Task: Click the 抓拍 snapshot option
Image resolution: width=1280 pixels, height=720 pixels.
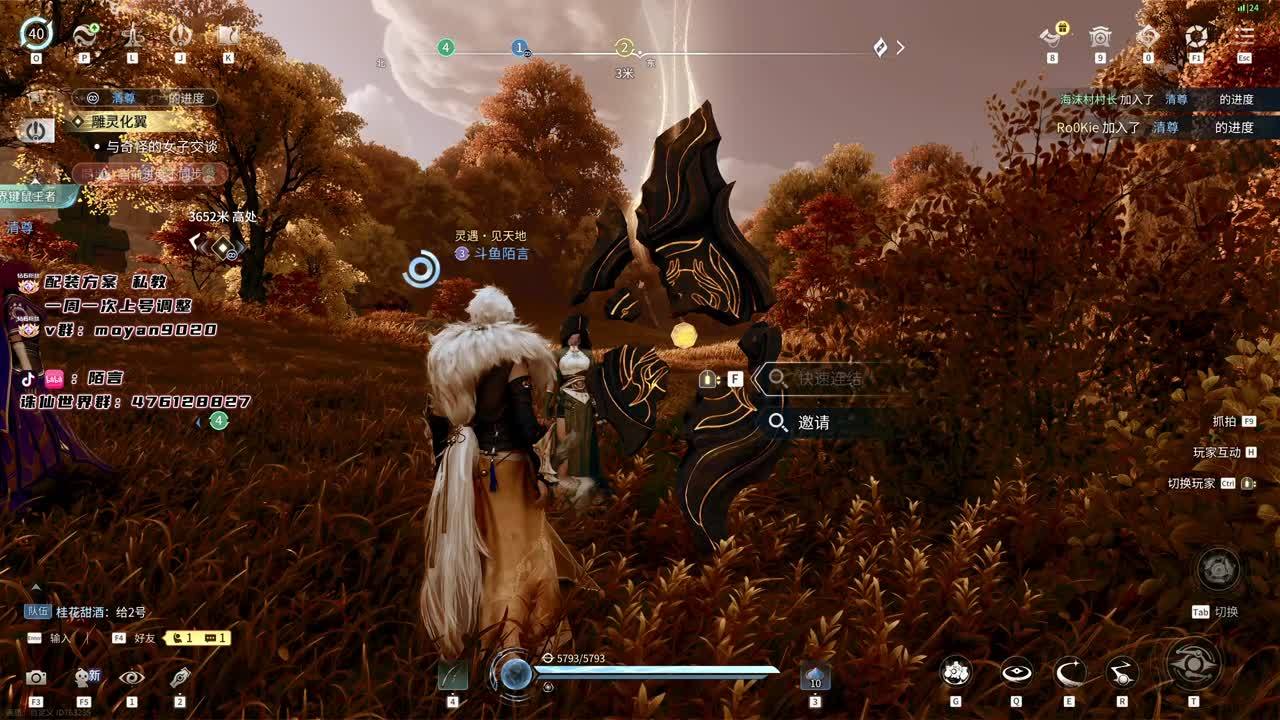Action: coord(1224,422)
